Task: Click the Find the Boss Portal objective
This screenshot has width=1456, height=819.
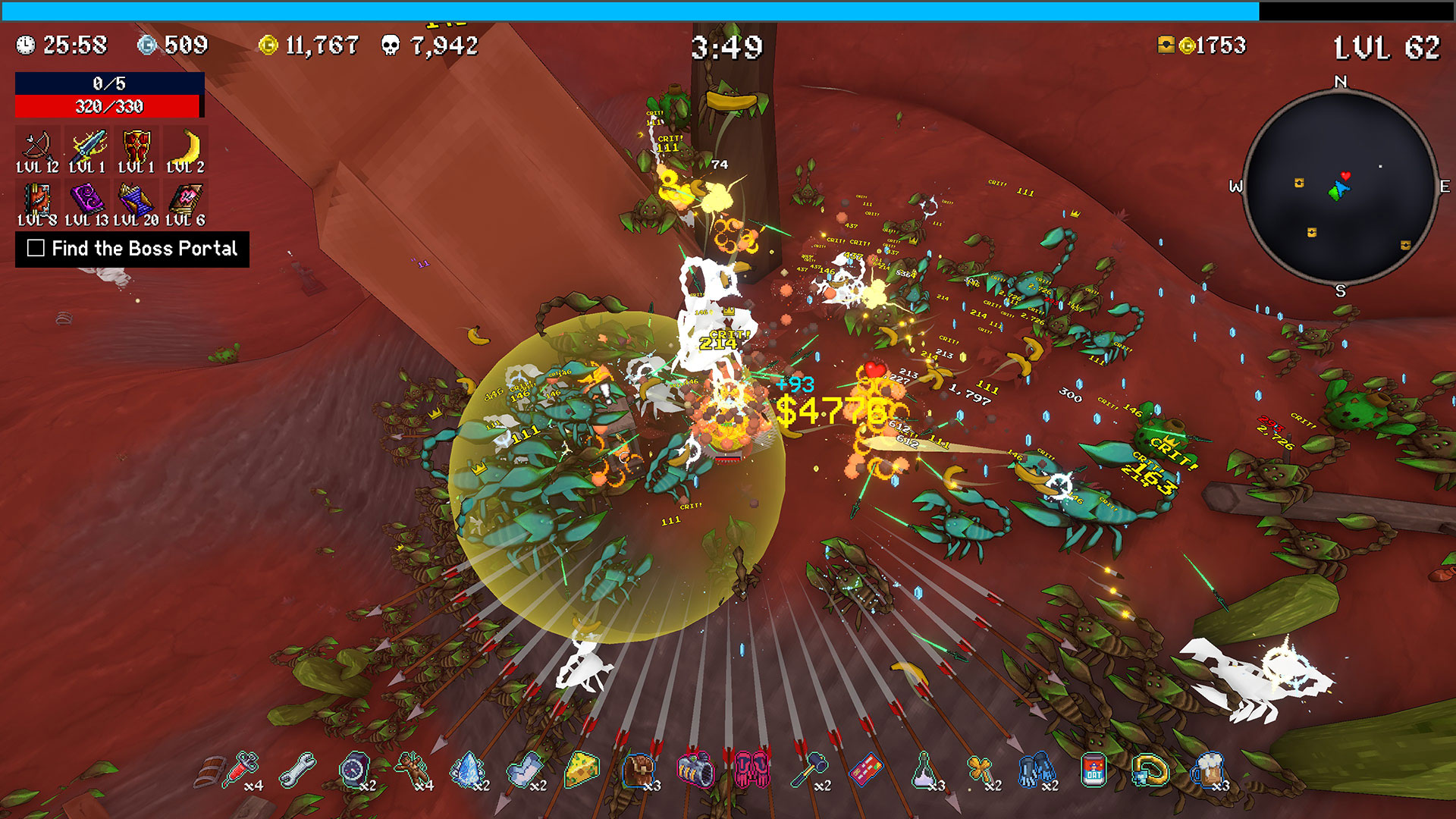Action: (132, 249)
